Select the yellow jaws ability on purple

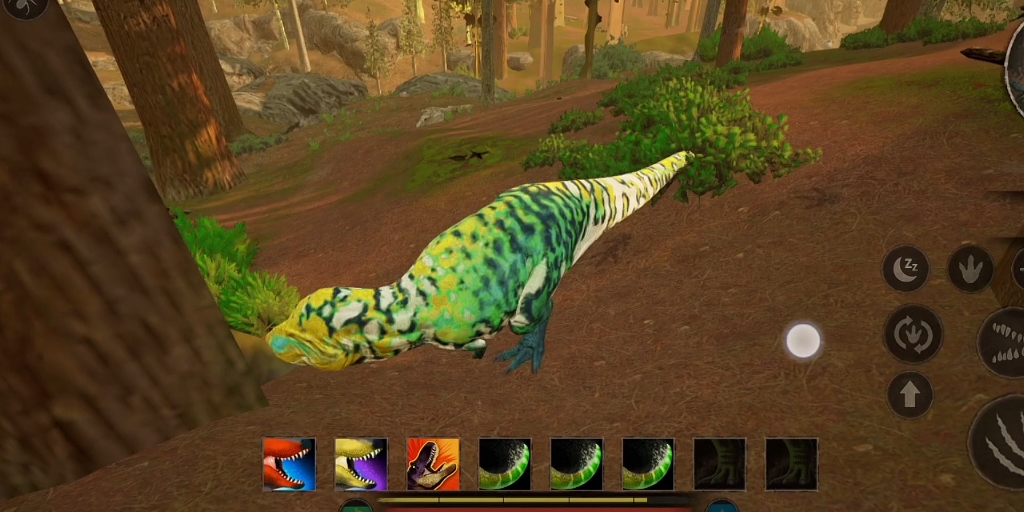pyautogui.click(x=361, y=464)
